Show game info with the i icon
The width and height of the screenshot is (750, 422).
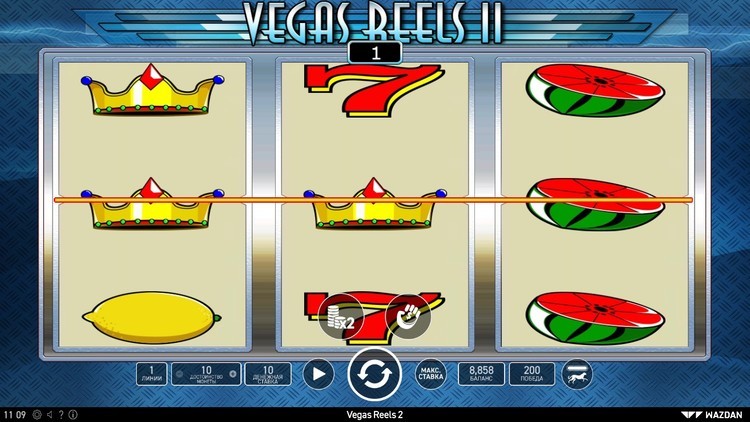[x=73, y=414]
